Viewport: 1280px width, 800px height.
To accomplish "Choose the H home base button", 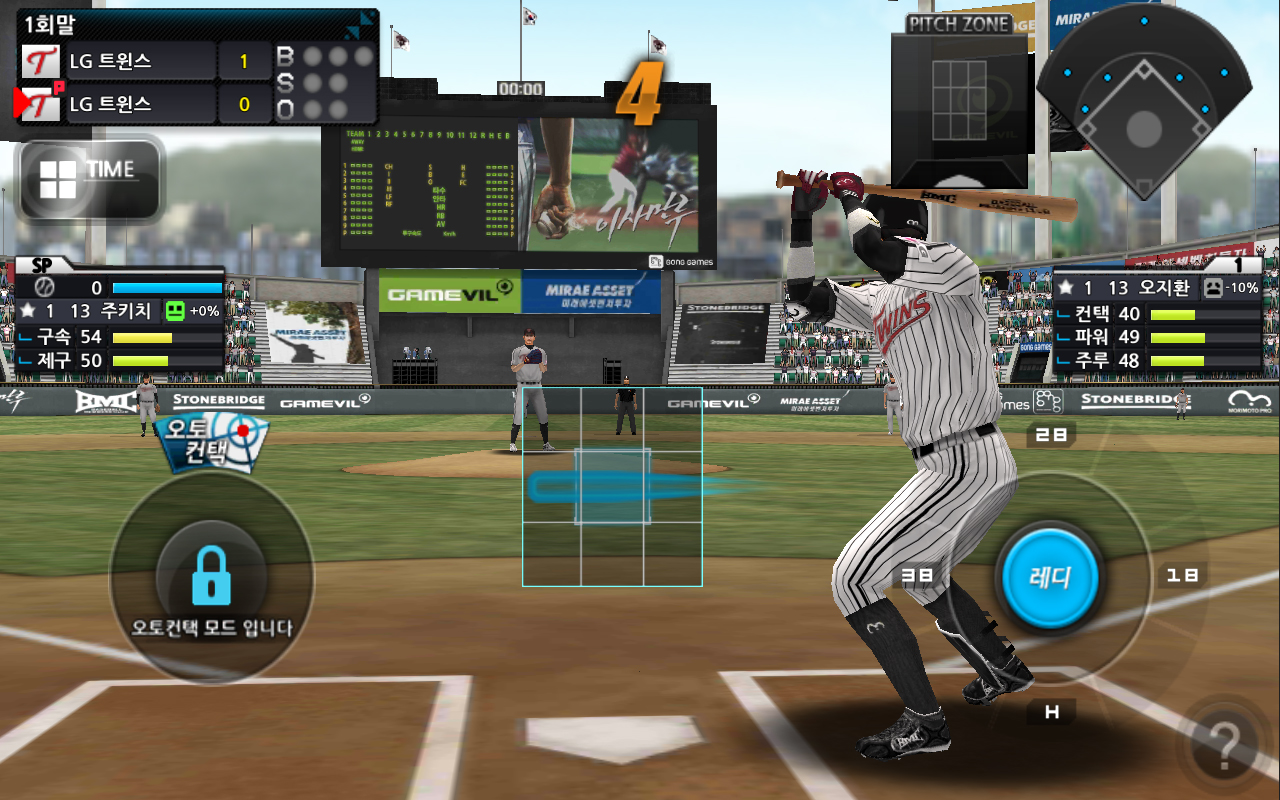I will [1051, 712].
